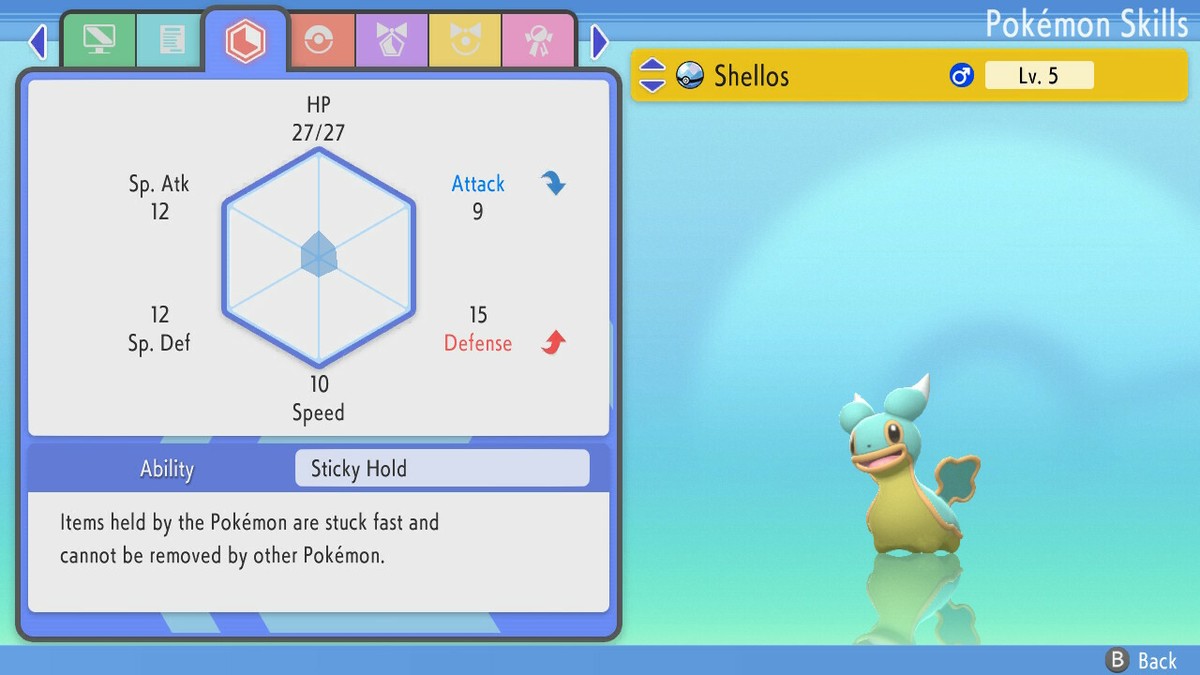Switch to the orange Poké Ball moves tab
Screen dimensions: 1200x675
318,40
